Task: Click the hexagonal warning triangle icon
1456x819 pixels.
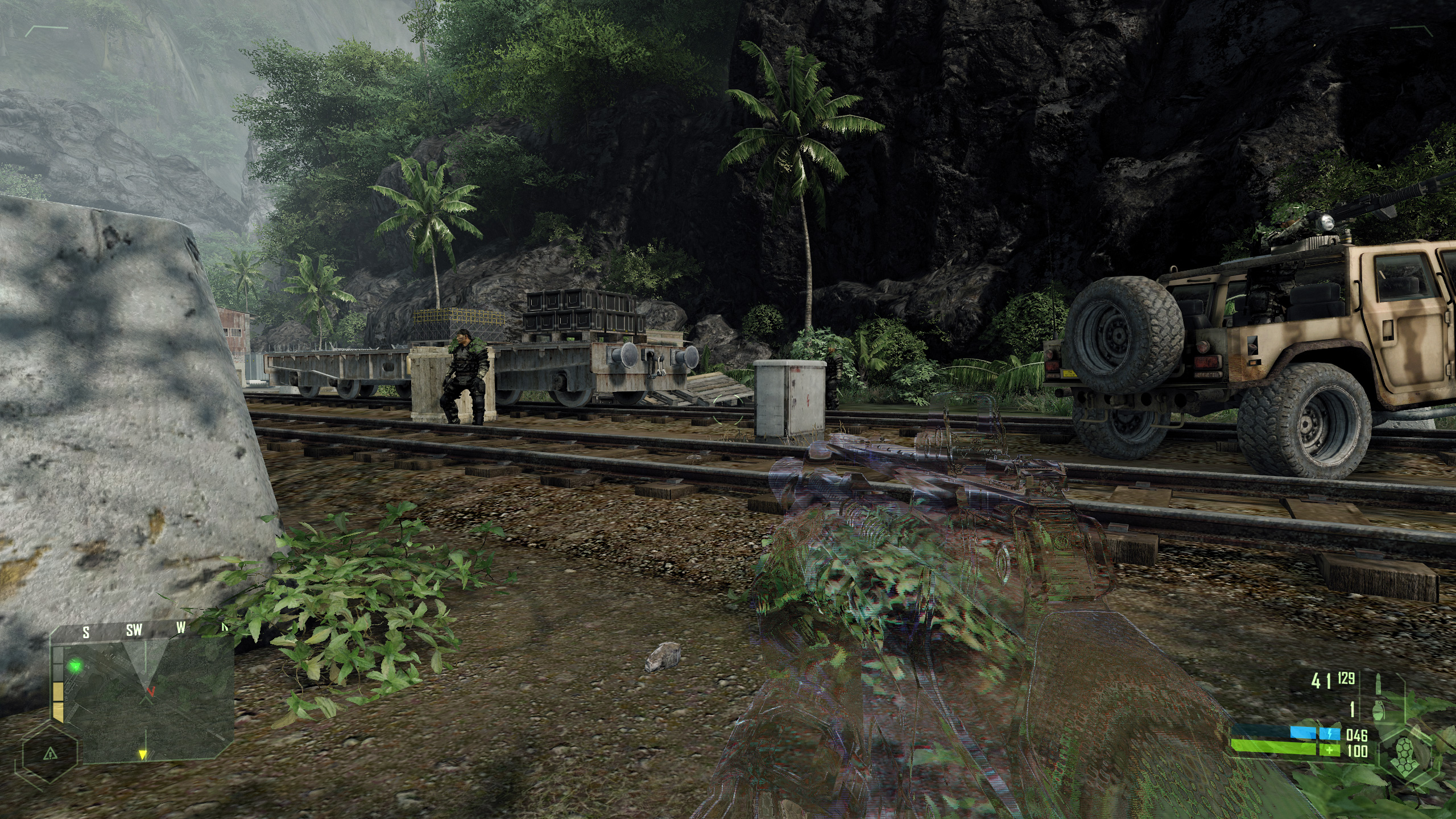Action: point(51,754)
